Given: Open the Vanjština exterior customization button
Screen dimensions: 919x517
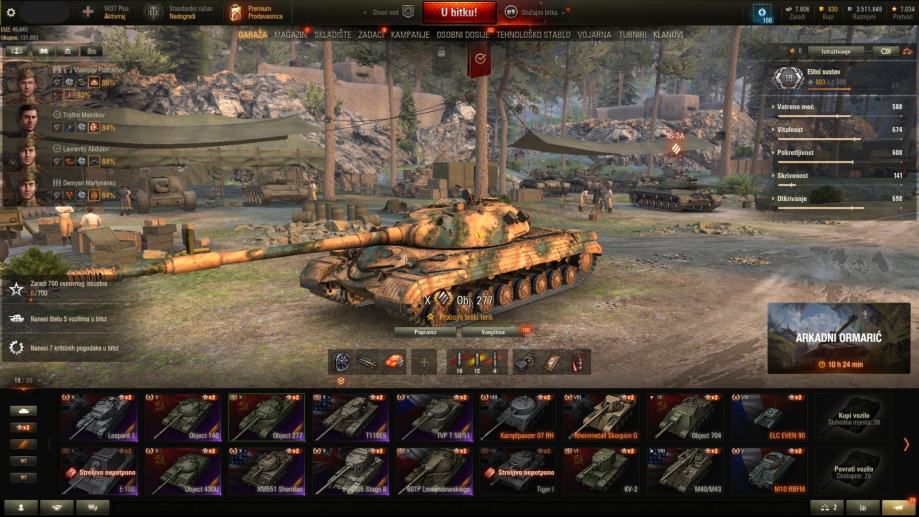Looking at the screenshot, I should tap(493, 330).
